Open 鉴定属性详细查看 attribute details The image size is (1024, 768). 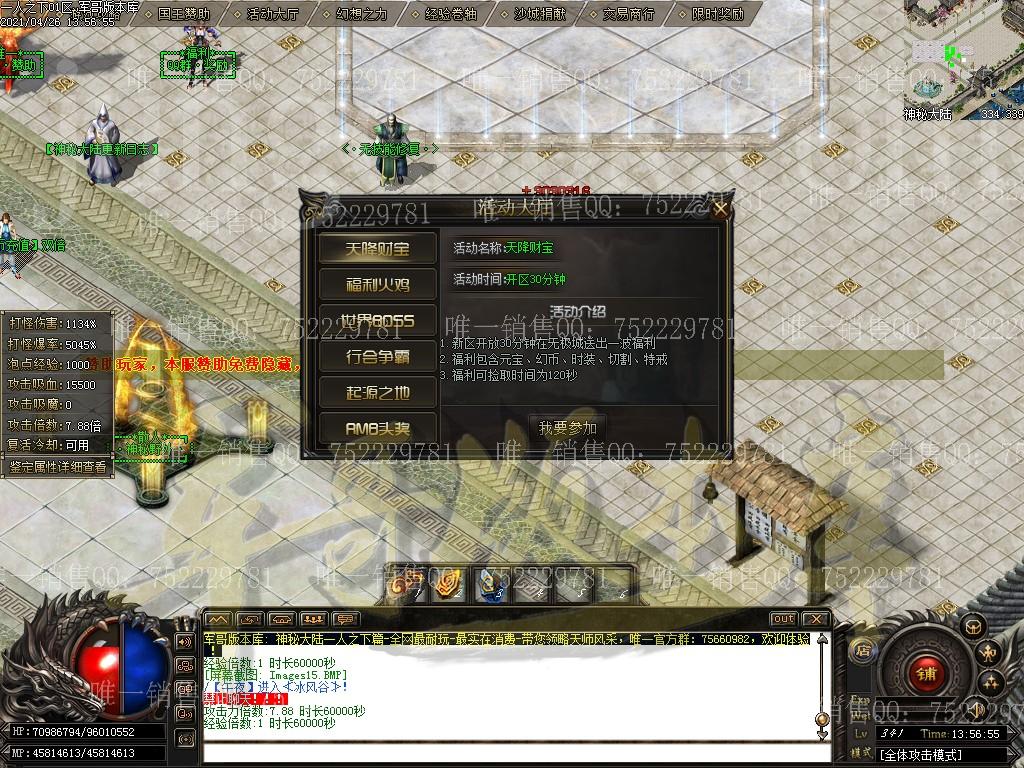pos(57,466)
